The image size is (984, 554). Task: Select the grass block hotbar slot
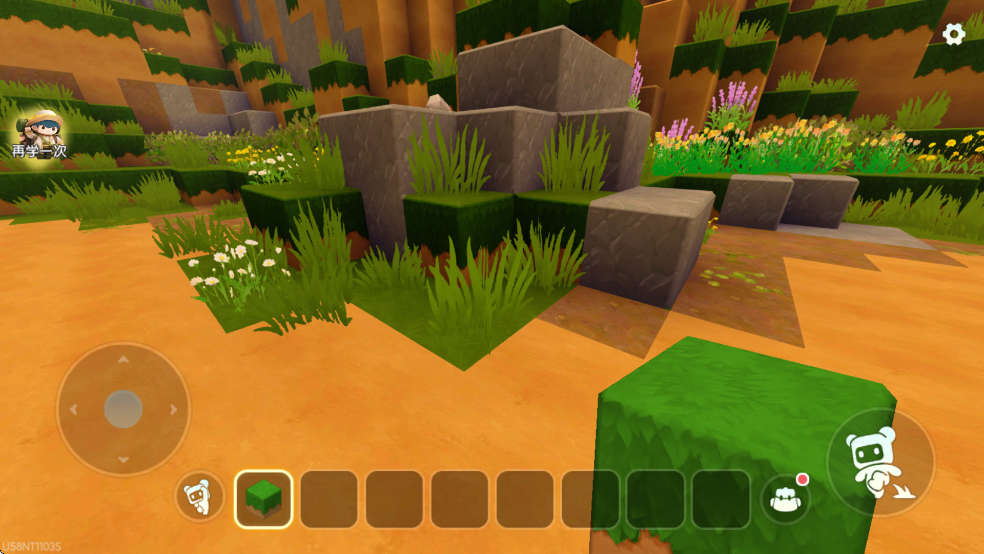(x=264, y=499)
